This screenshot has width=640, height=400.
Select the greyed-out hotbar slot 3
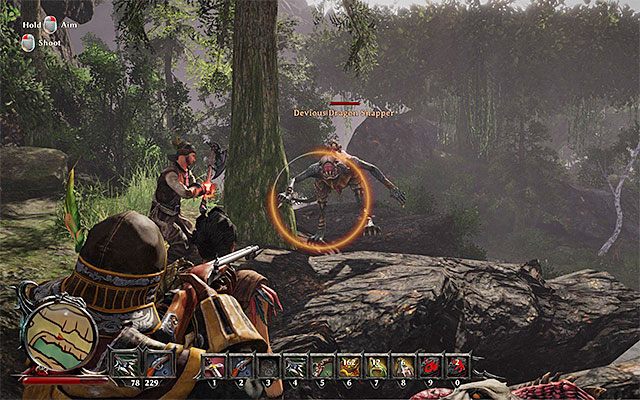[x=267, y=365]
